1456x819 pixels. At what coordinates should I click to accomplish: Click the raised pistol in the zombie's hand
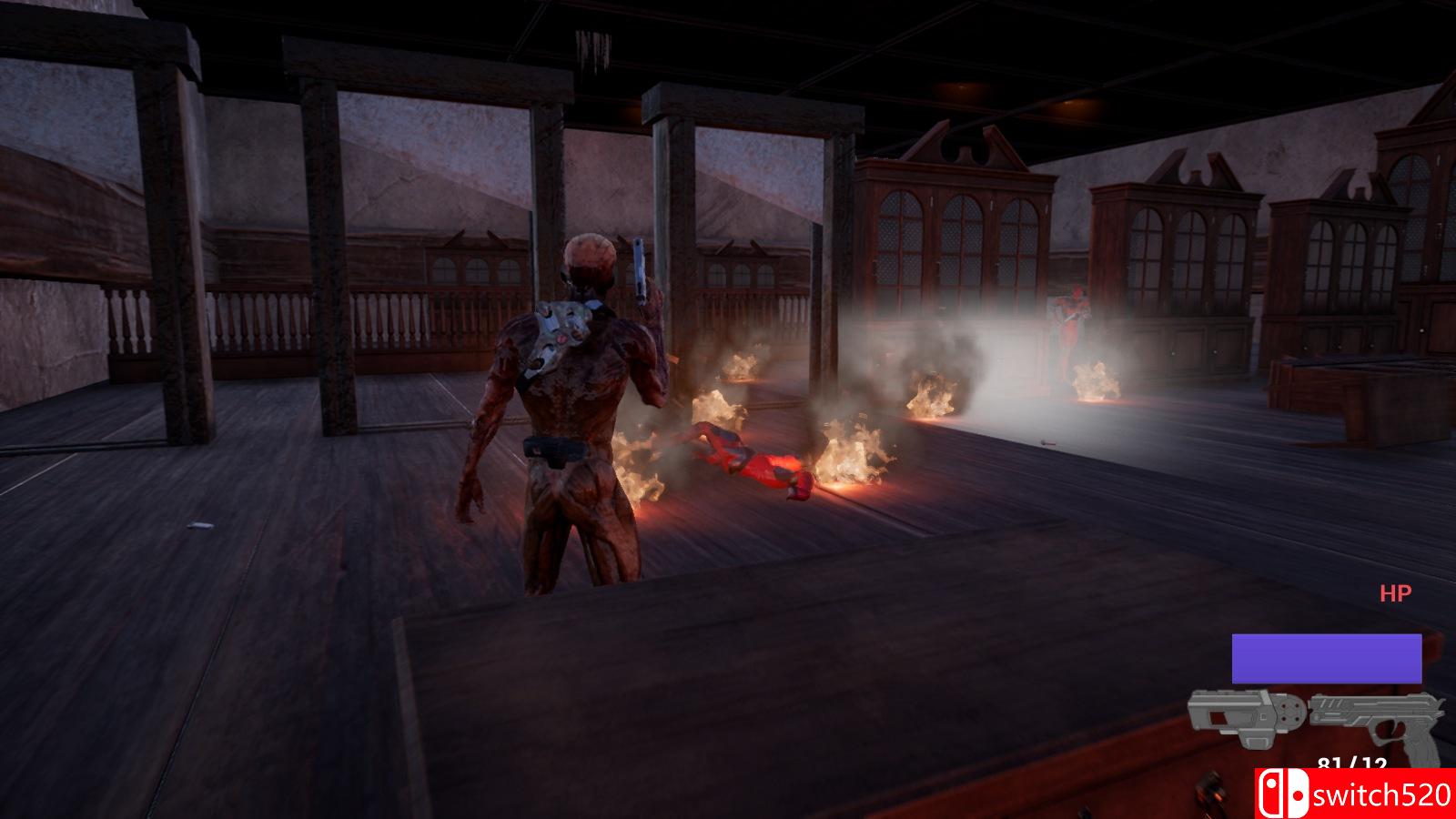click(x=637, y=268)
